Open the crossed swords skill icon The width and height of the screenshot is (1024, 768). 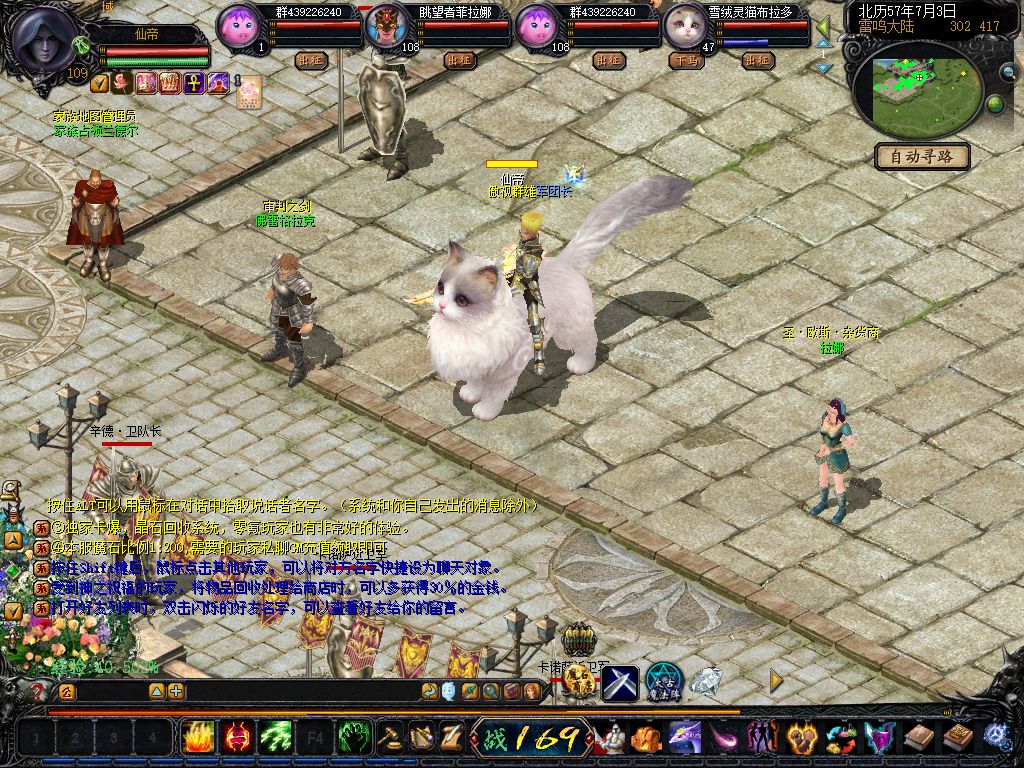pos(620,683)
